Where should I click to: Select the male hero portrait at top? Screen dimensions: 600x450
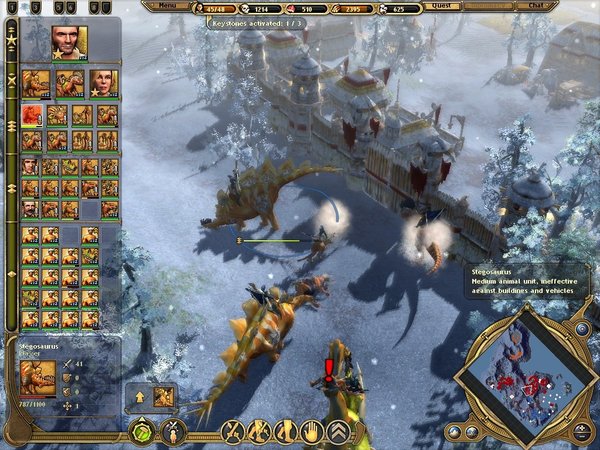tap(69, 43)
